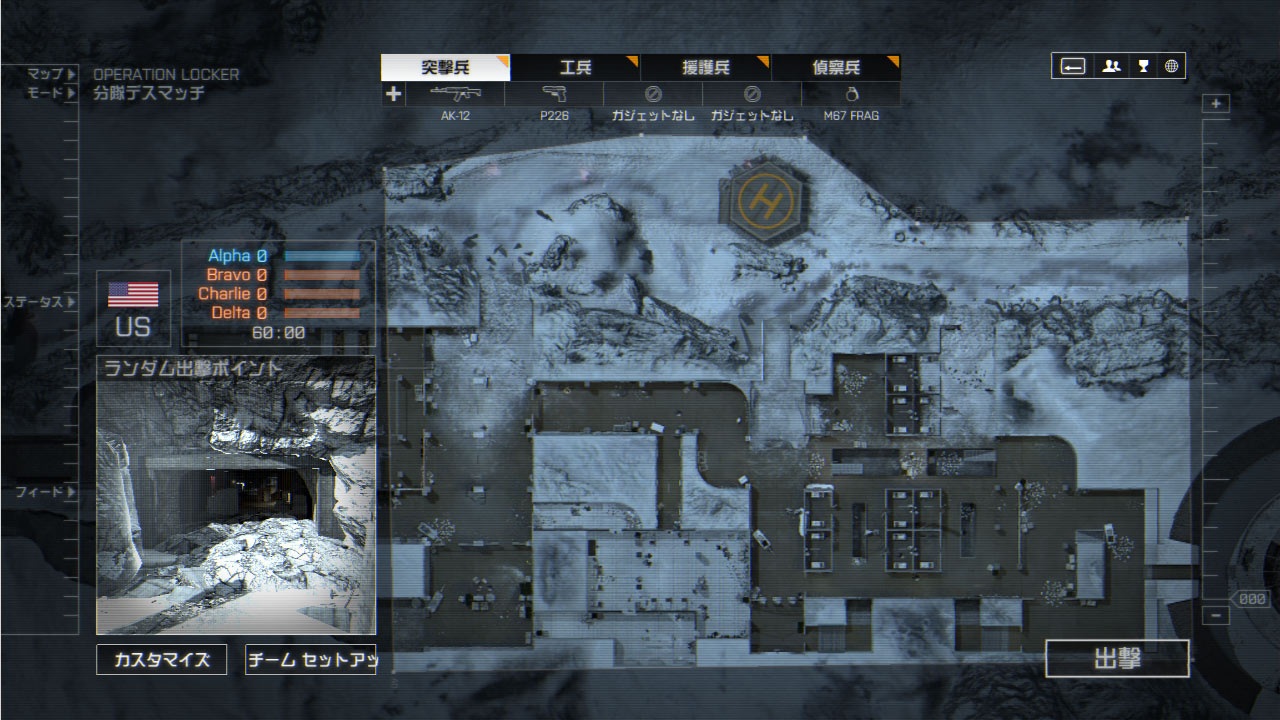This screenshot has width=1280, height=720.
Task: Open the カスタマイズ customize menu
Action: (162, 660)
